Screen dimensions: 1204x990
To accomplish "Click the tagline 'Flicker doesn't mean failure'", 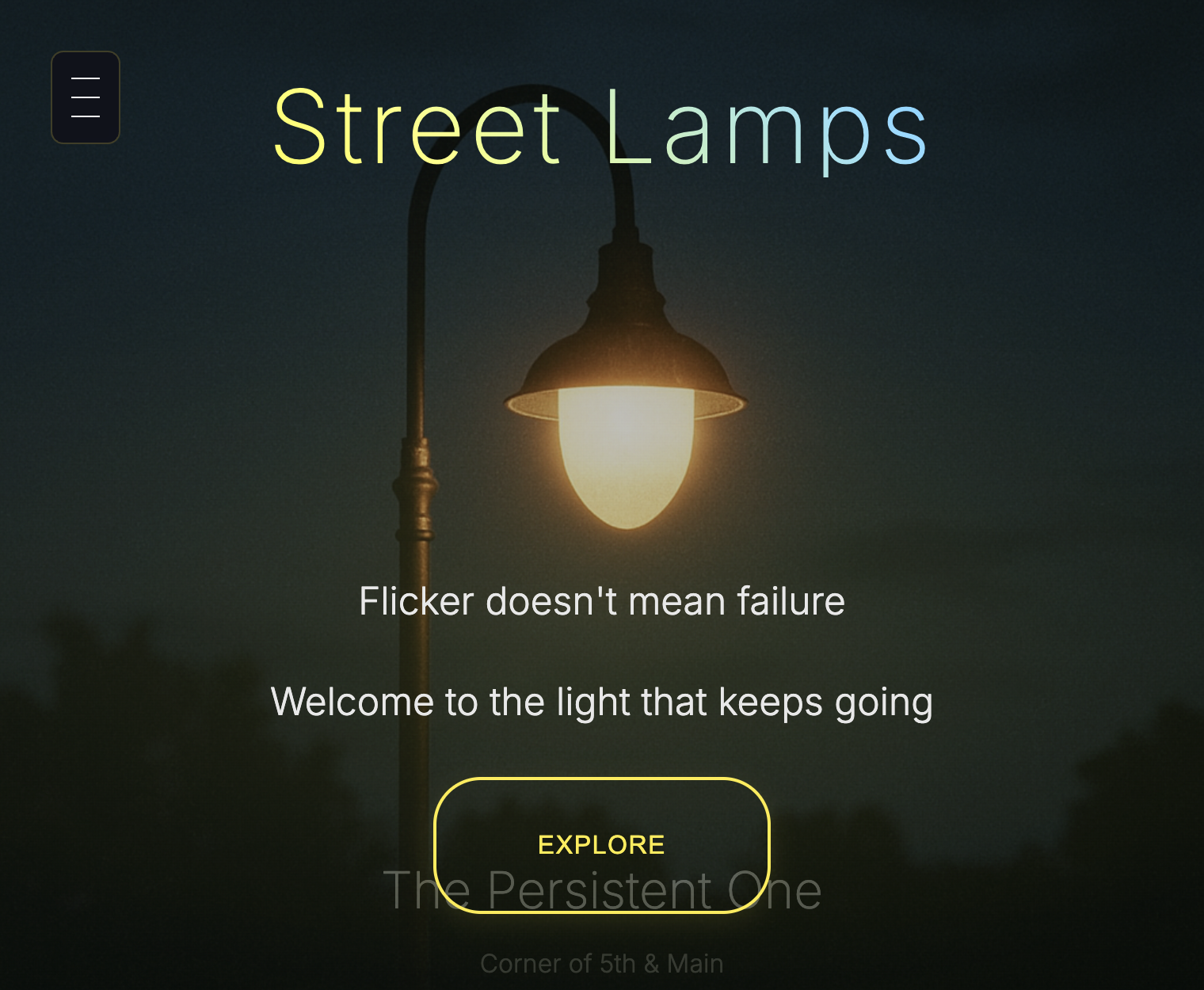I will (603, 601).
